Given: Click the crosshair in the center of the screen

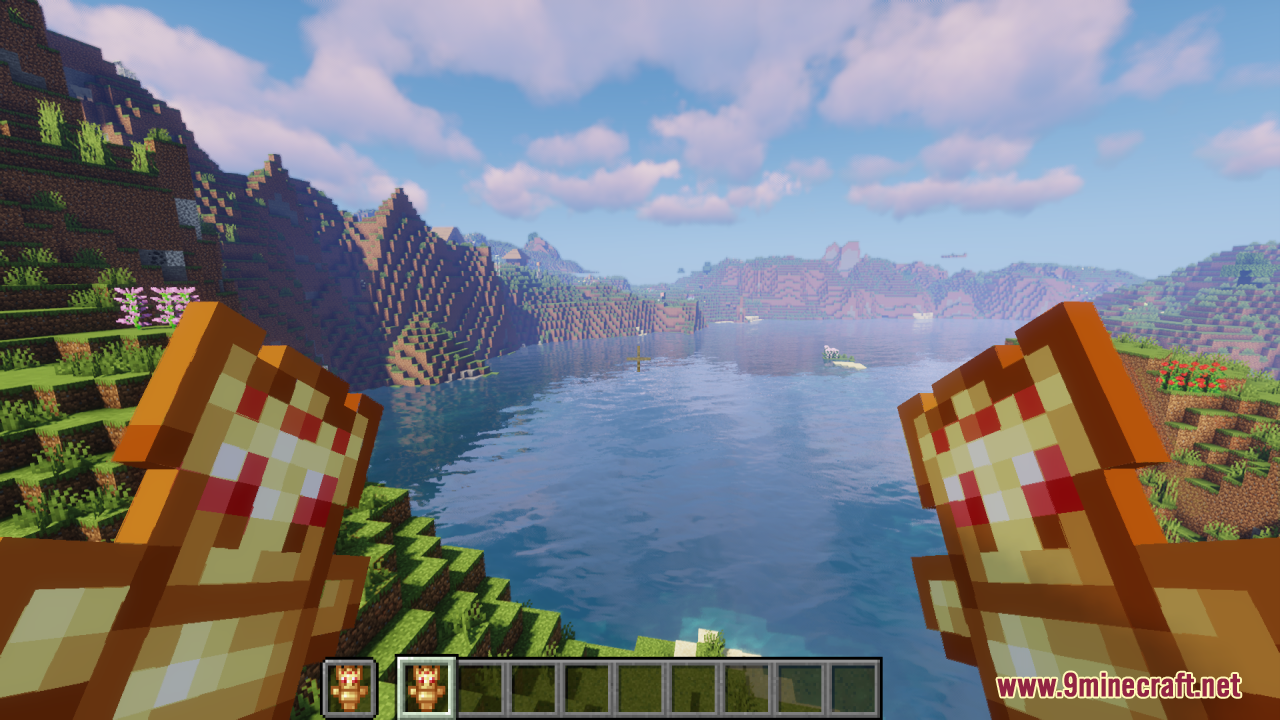Looking at the screenshot, I should (x=640, y=360).
